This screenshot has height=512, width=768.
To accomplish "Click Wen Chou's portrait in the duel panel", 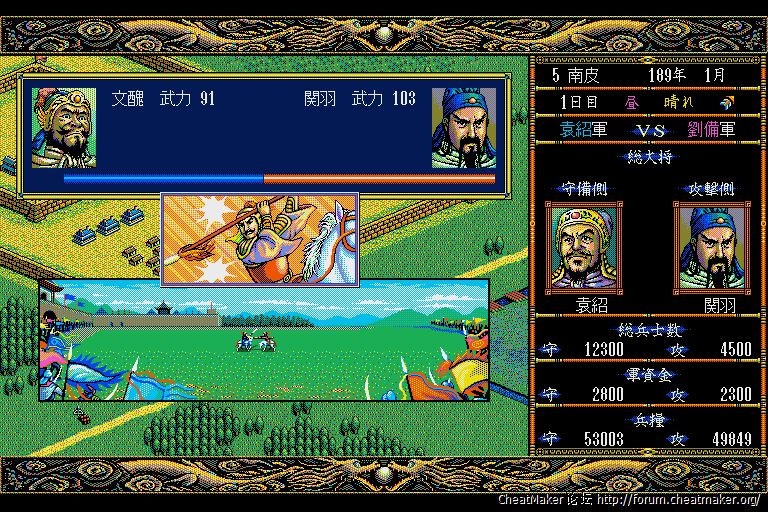I will (64, 127).
